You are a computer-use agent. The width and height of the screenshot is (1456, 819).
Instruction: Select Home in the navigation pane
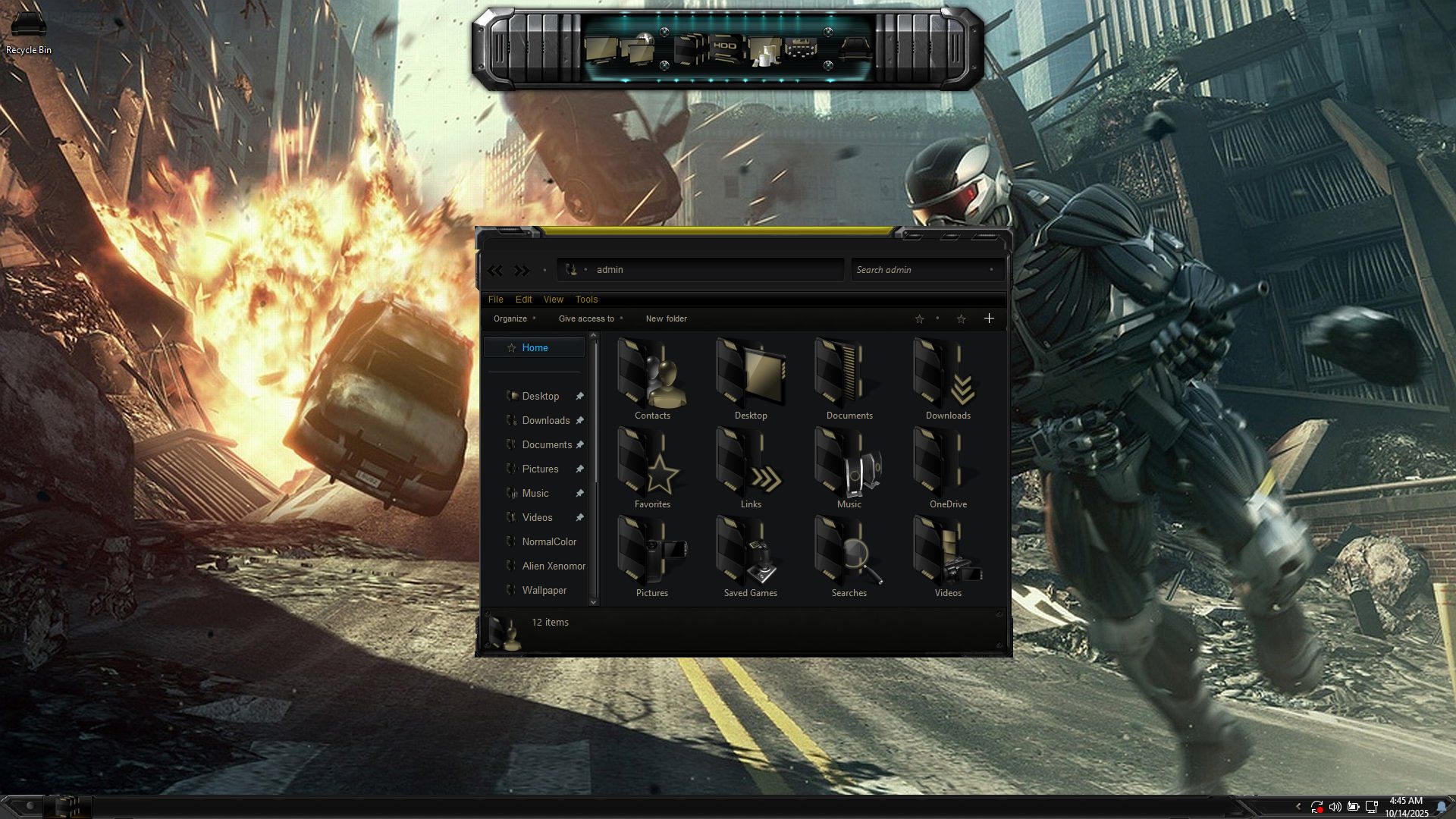[x=535, y=347]
